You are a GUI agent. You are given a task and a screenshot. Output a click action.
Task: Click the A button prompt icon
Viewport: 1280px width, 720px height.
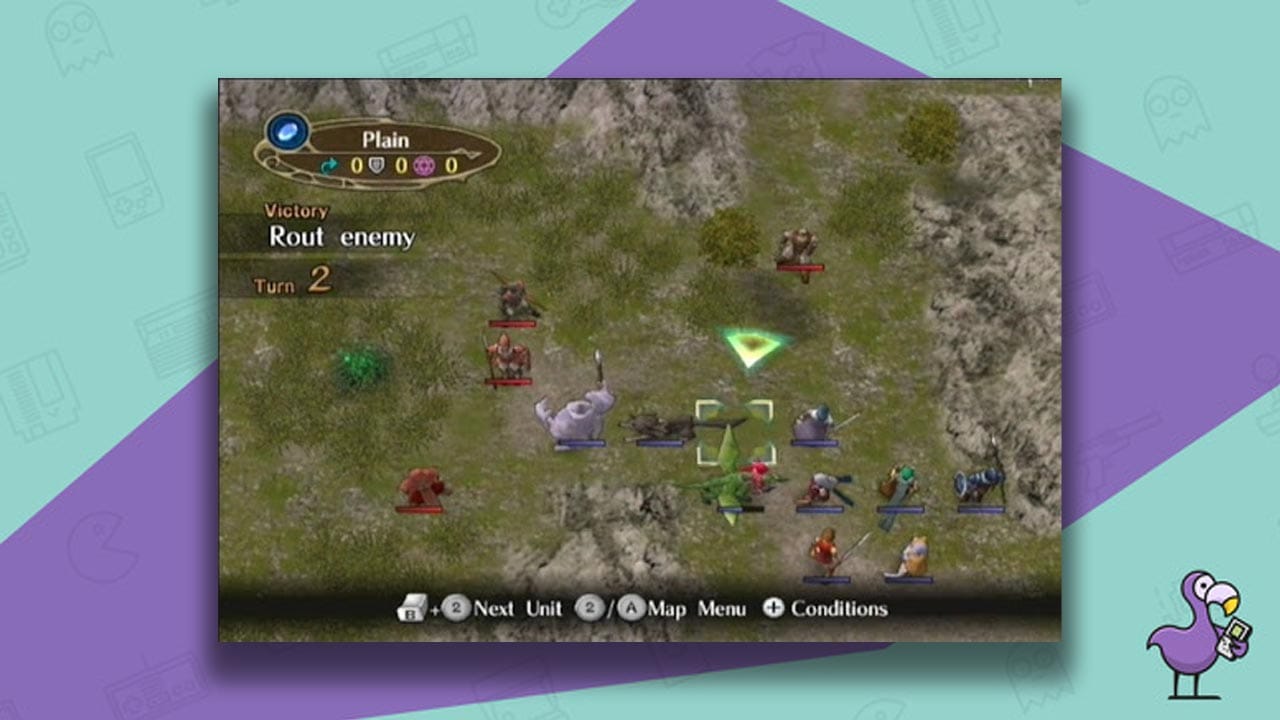[x=631, y=608]
